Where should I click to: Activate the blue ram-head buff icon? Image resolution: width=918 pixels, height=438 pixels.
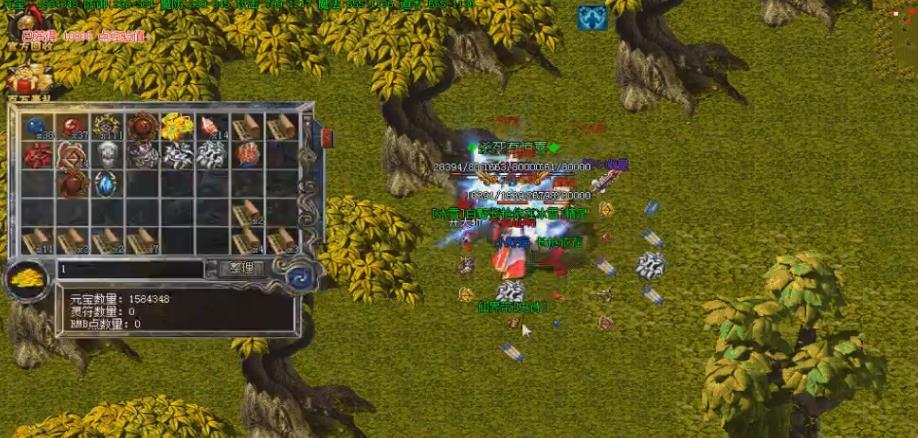(589, 17)
